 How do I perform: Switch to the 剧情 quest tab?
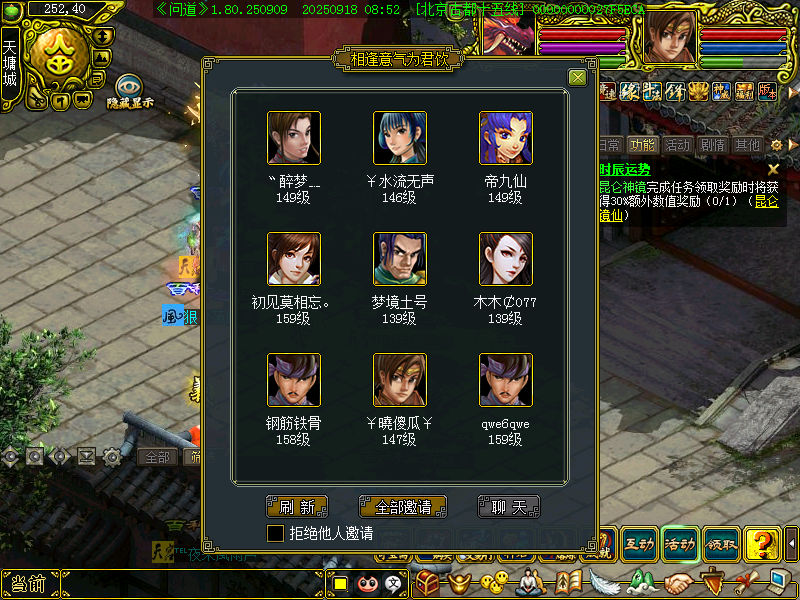pyautogui.click(x=712, y=145)
